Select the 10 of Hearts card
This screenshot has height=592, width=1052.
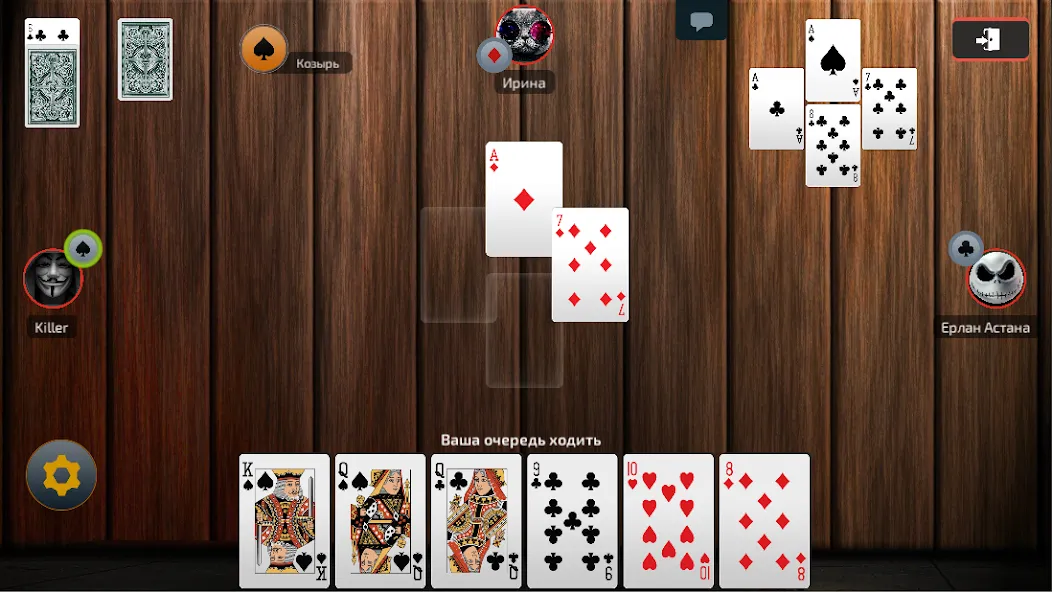tap(668, 520)
